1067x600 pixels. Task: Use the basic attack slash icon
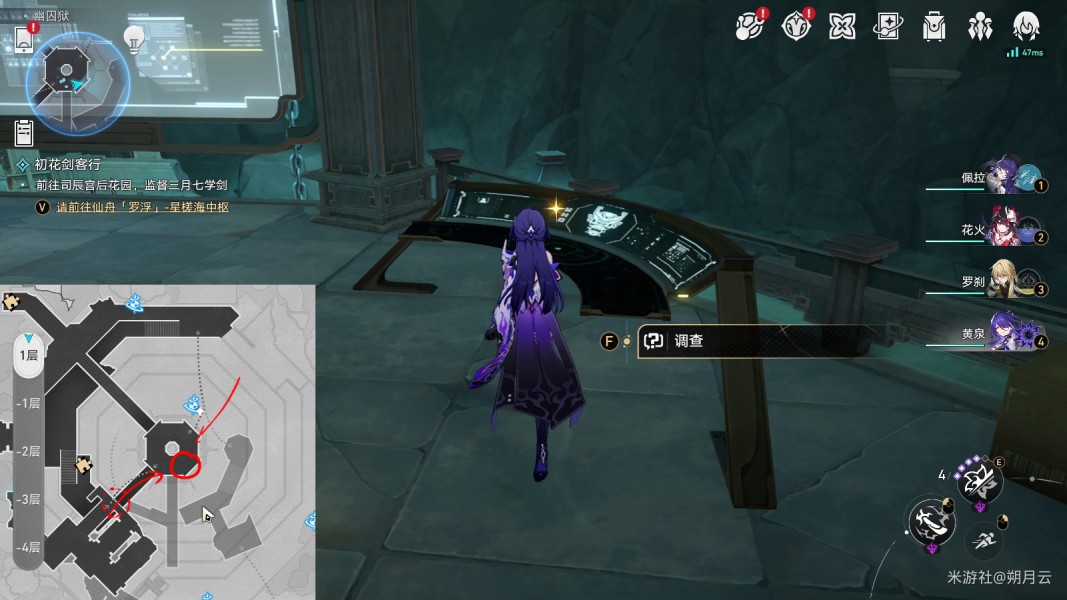[930, 521]
